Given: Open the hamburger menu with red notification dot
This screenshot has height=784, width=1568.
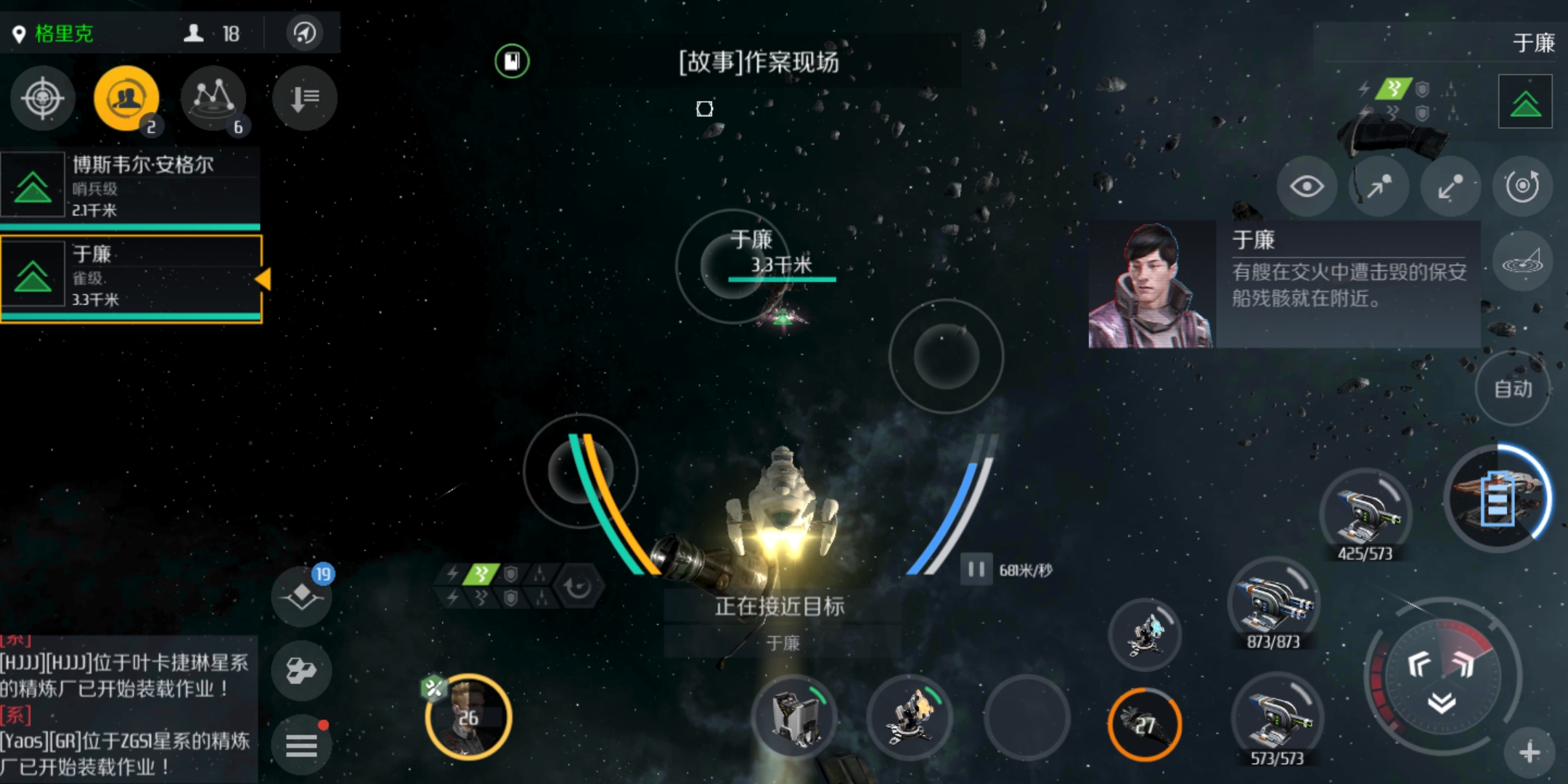Looking at the screenshot, I should (301, 744).
